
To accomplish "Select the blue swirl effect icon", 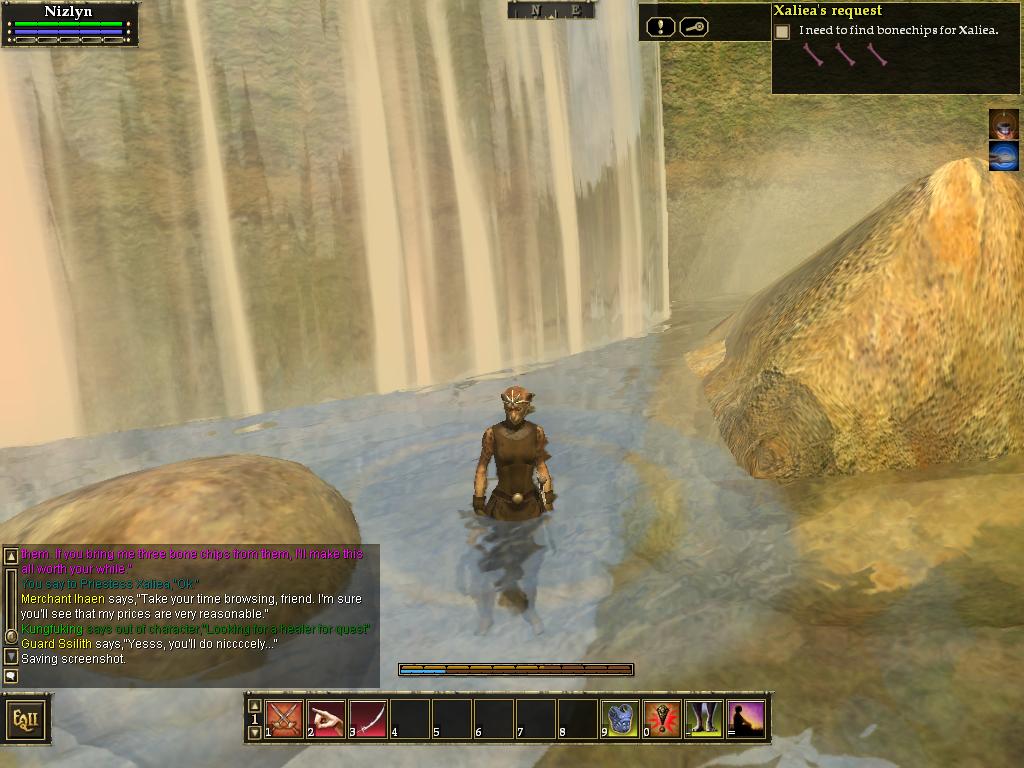I will point(1004,156).
